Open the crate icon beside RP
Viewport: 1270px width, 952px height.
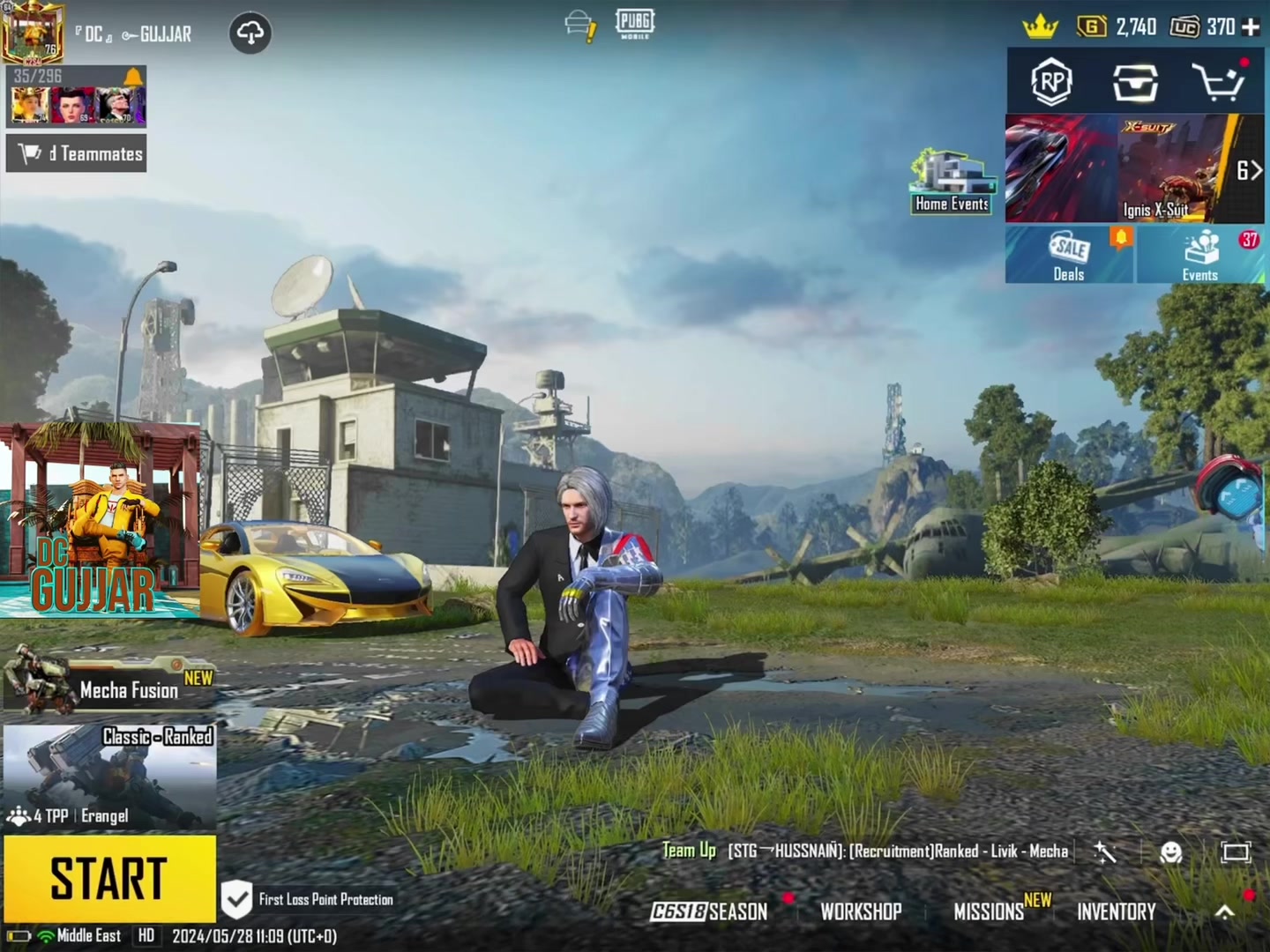1134,83
